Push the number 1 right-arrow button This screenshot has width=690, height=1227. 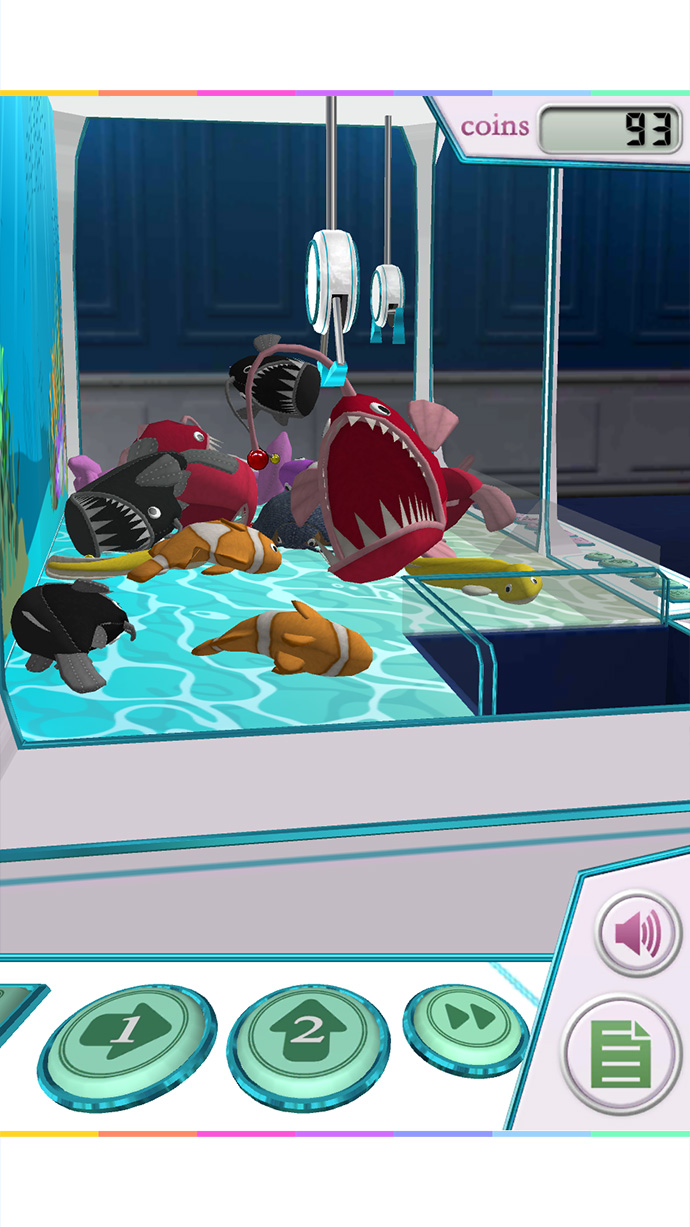126,1040
